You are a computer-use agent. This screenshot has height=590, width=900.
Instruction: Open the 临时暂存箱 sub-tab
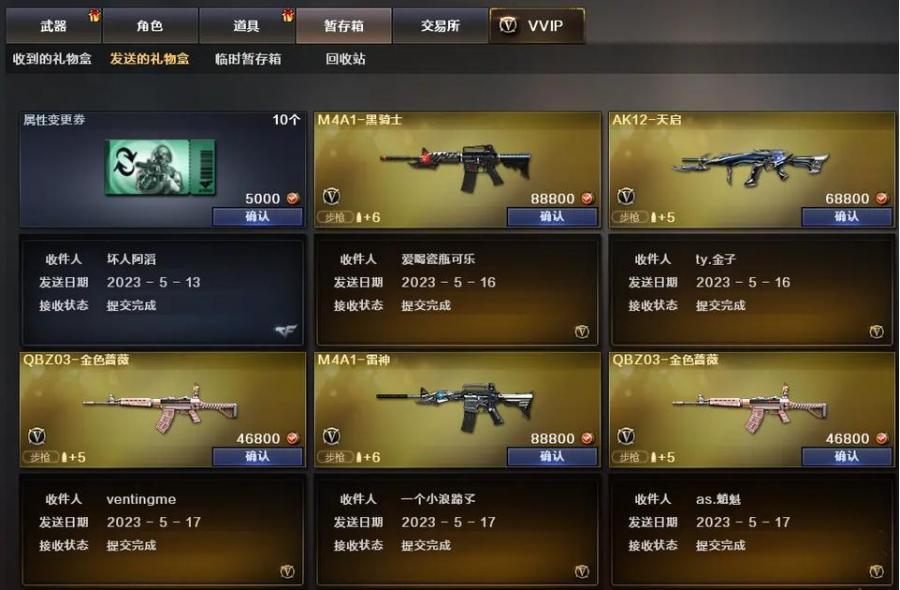coord(248,59)
